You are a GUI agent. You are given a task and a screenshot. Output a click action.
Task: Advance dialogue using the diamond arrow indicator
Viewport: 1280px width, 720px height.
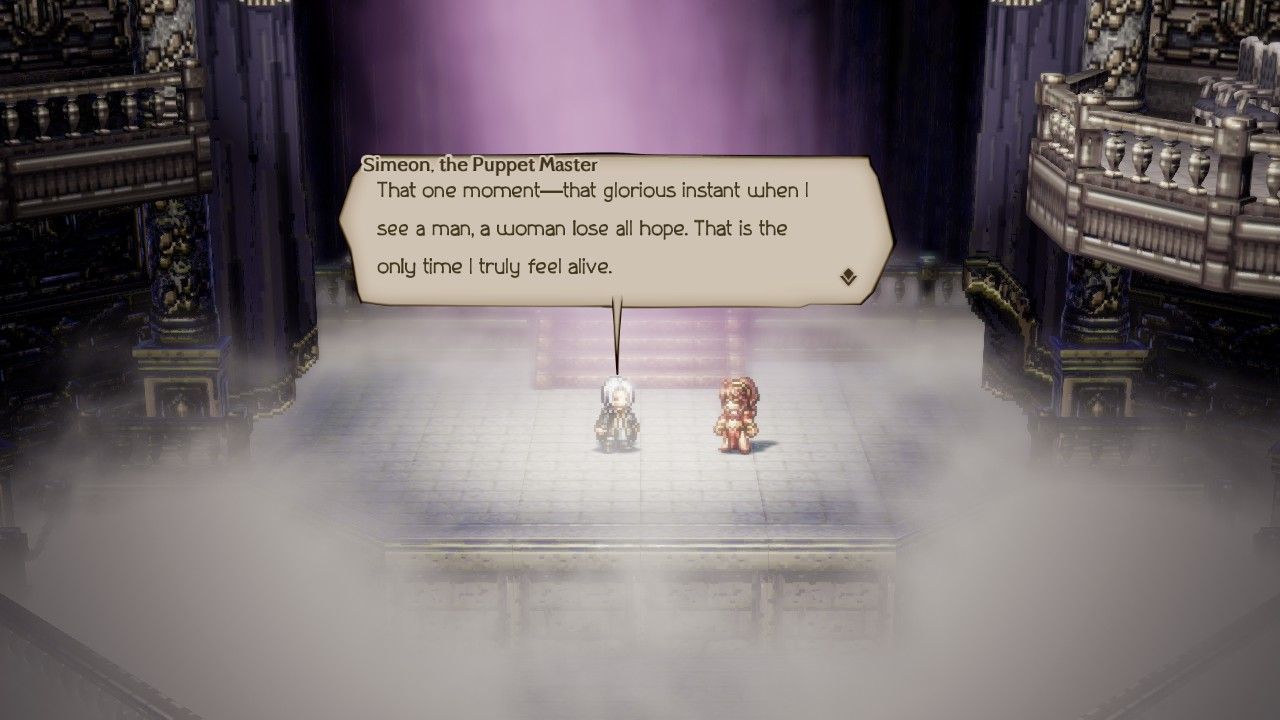pos(848,277)
